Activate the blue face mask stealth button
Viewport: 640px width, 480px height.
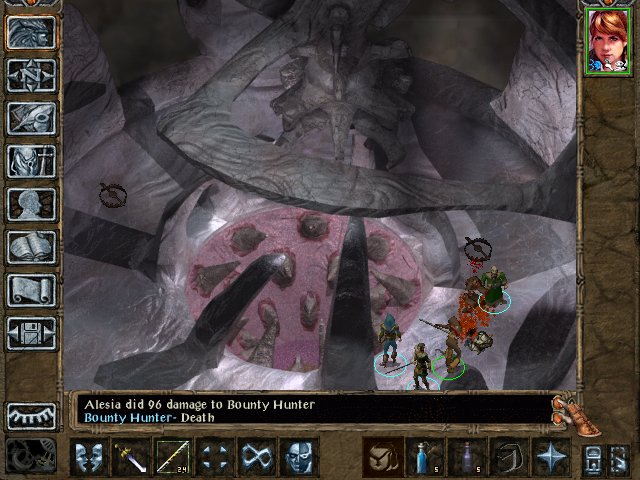click(299, 458)
